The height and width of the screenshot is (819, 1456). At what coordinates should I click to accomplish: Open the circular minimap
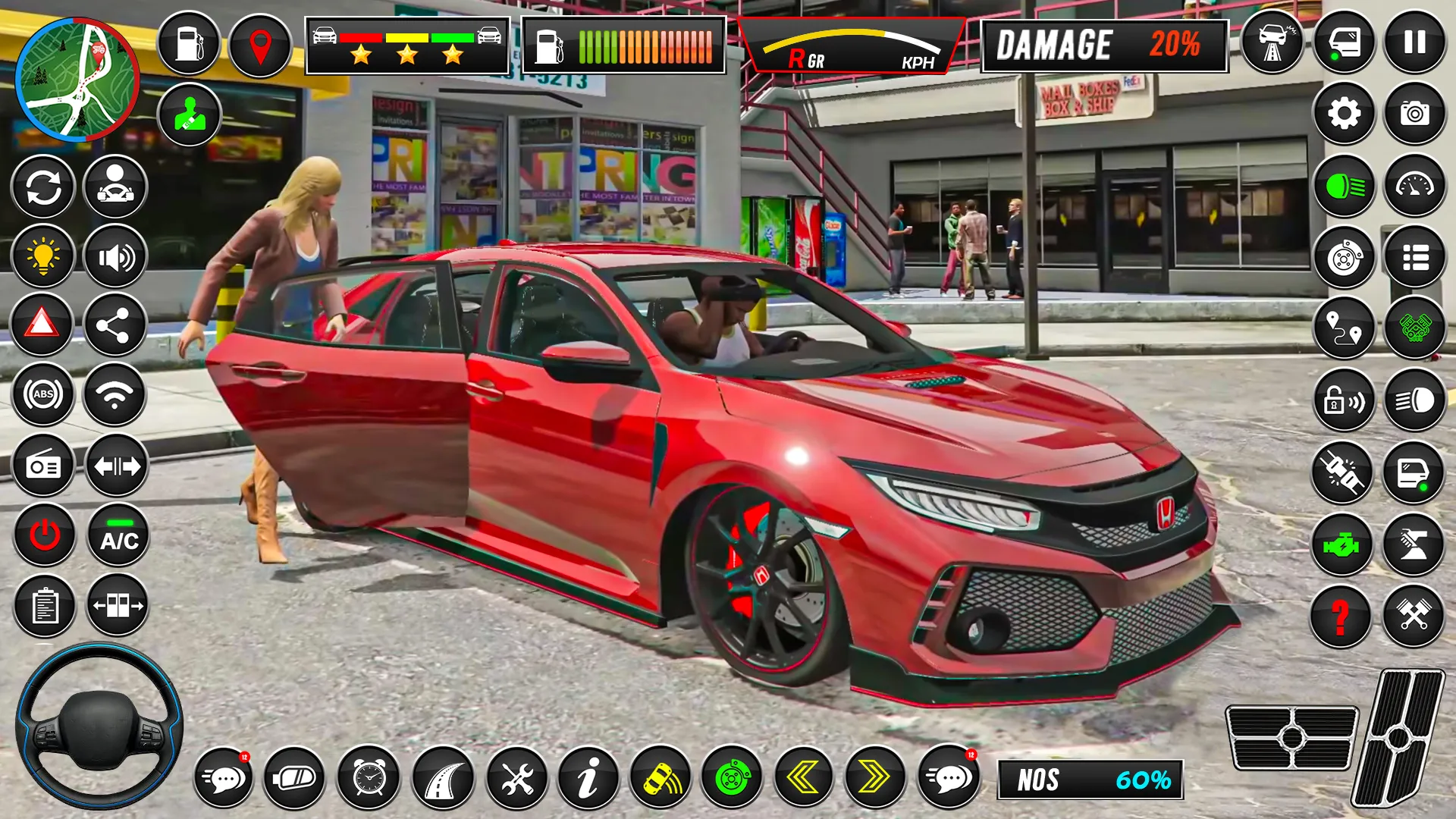click(x=77, y=80)
